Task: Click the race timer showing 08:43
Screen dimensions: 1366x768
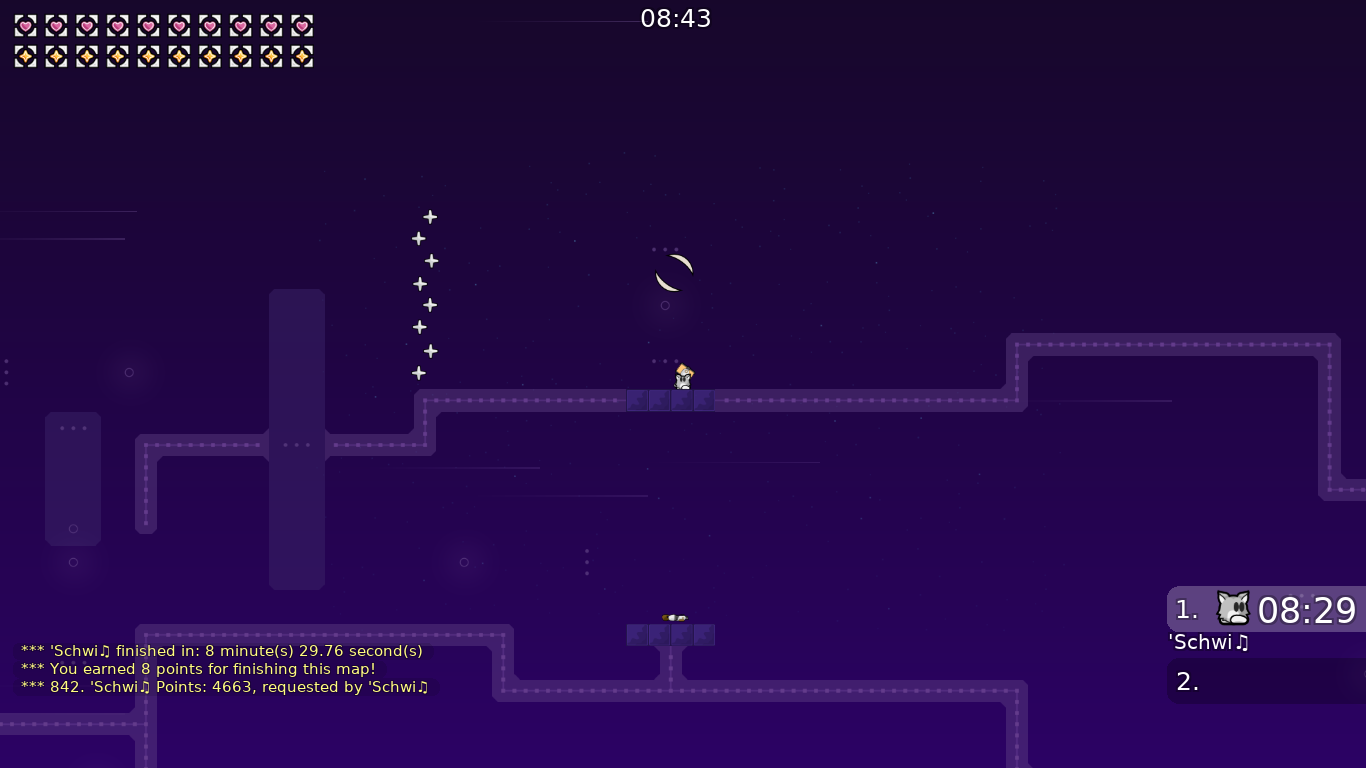Action: click(x=677, y=18)
